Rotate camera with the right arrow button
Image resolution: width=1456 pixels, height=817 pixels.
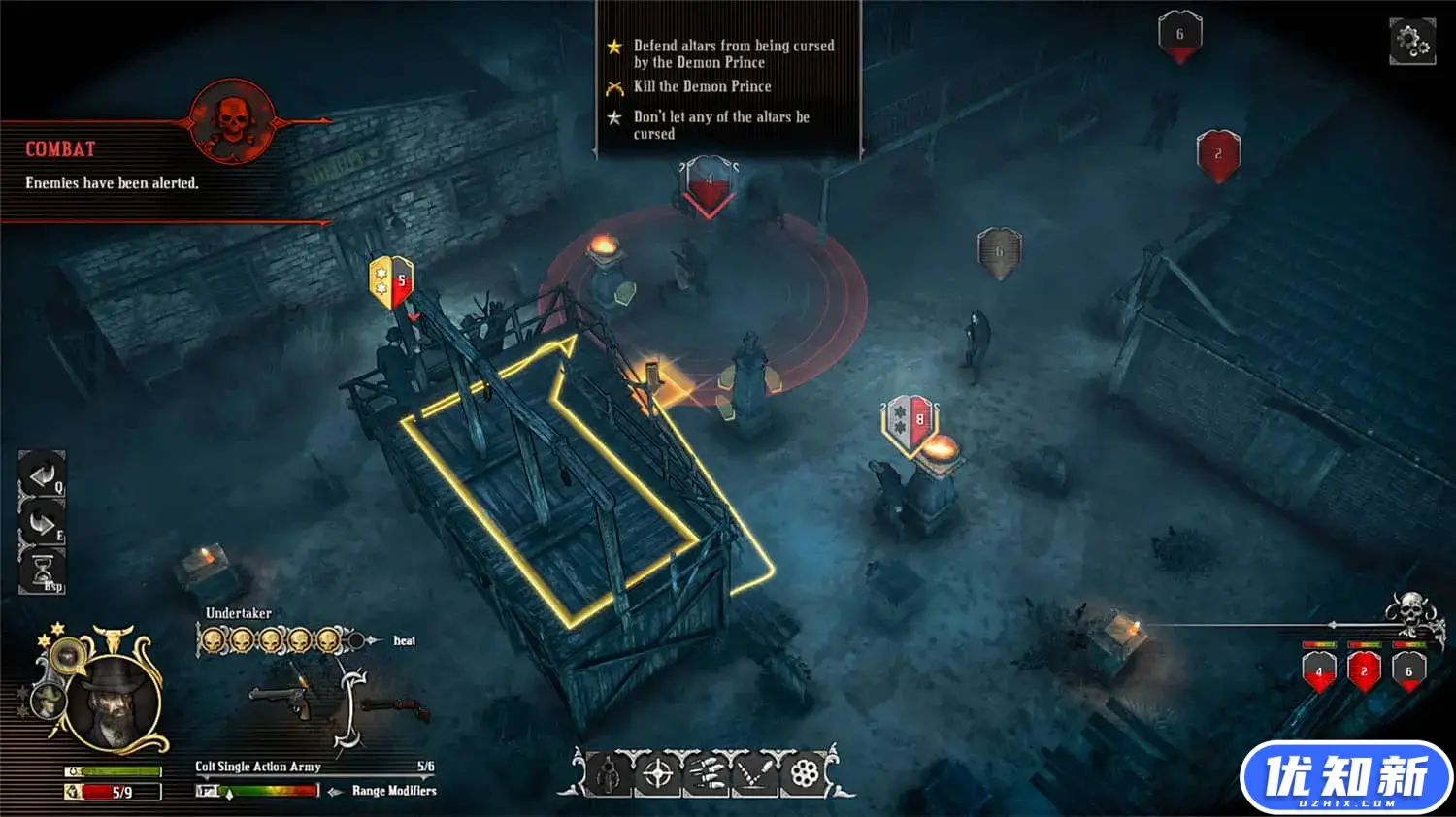click(x=42, y=524)
